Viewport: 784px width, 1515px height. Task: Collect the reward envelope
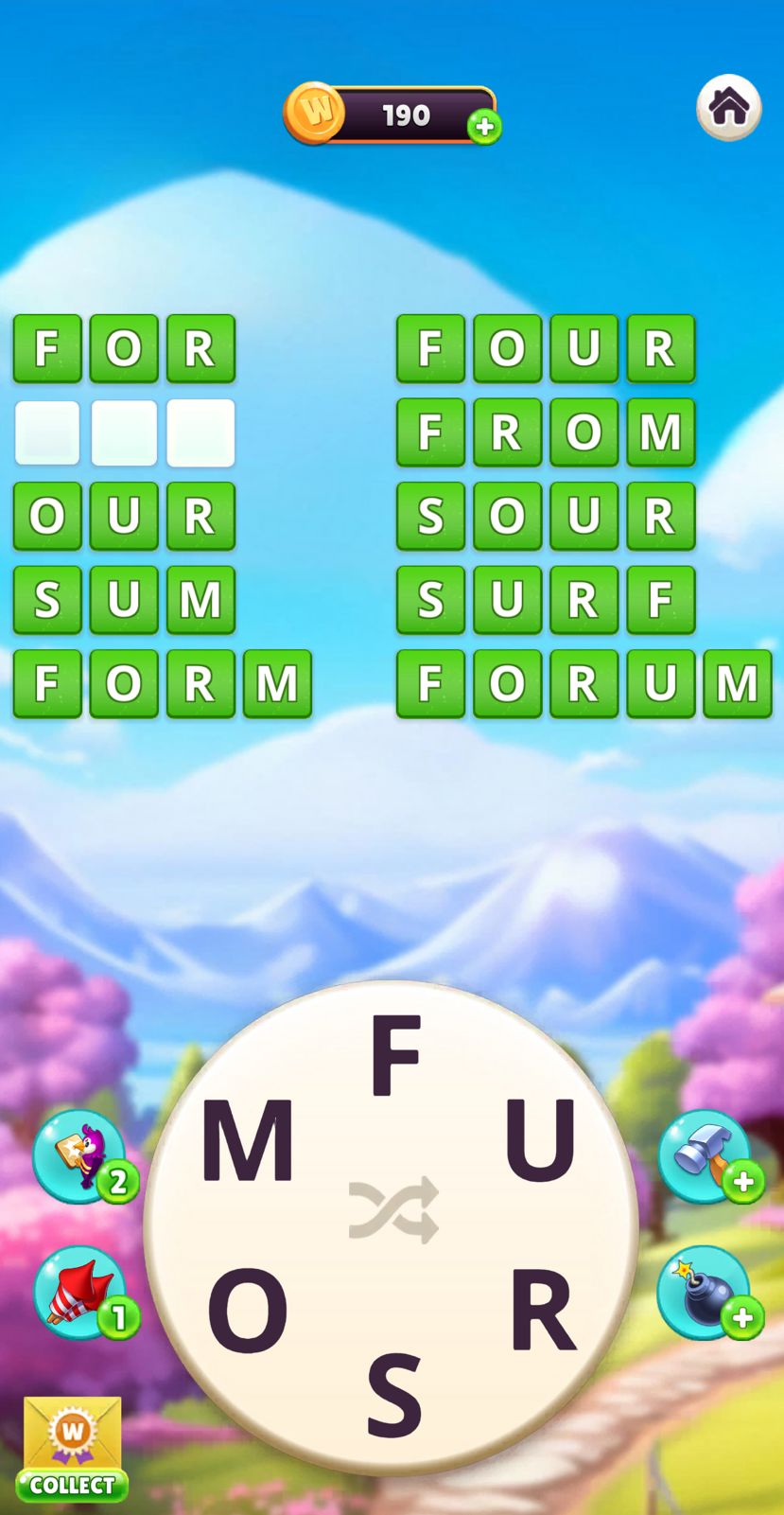(72, 1449)
